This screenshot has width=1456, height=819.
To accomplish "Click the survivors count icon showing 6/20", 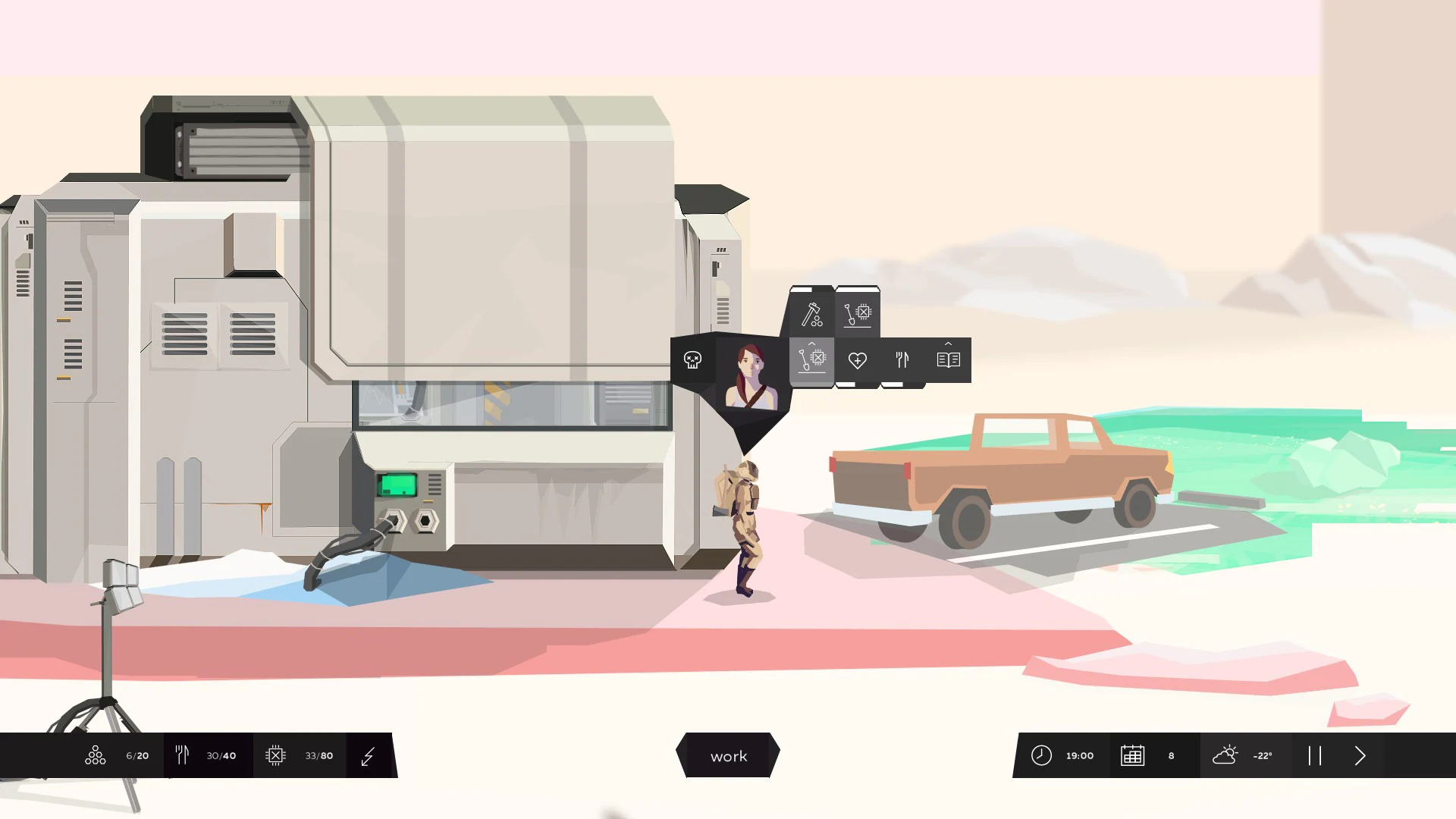I will 95,755.
